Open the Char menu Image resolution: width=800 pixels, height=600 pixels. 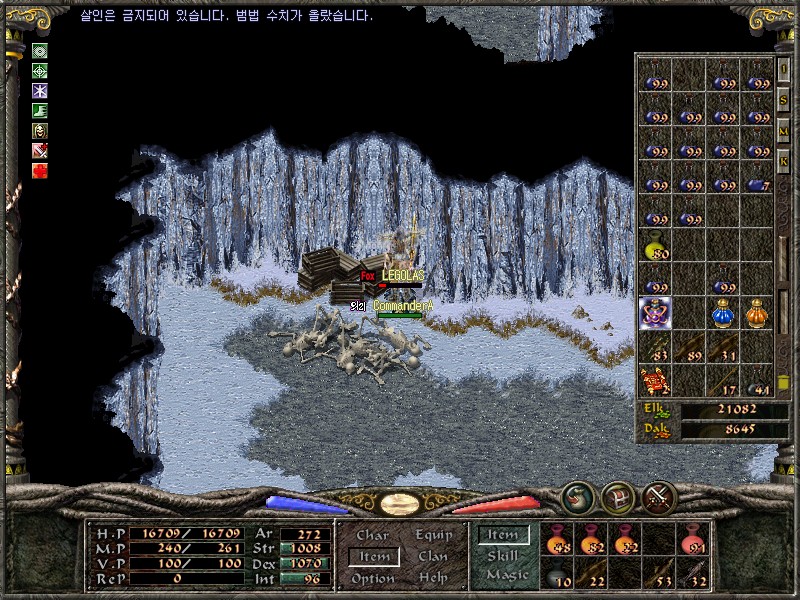pyautogui.click(x=372, y=536)
